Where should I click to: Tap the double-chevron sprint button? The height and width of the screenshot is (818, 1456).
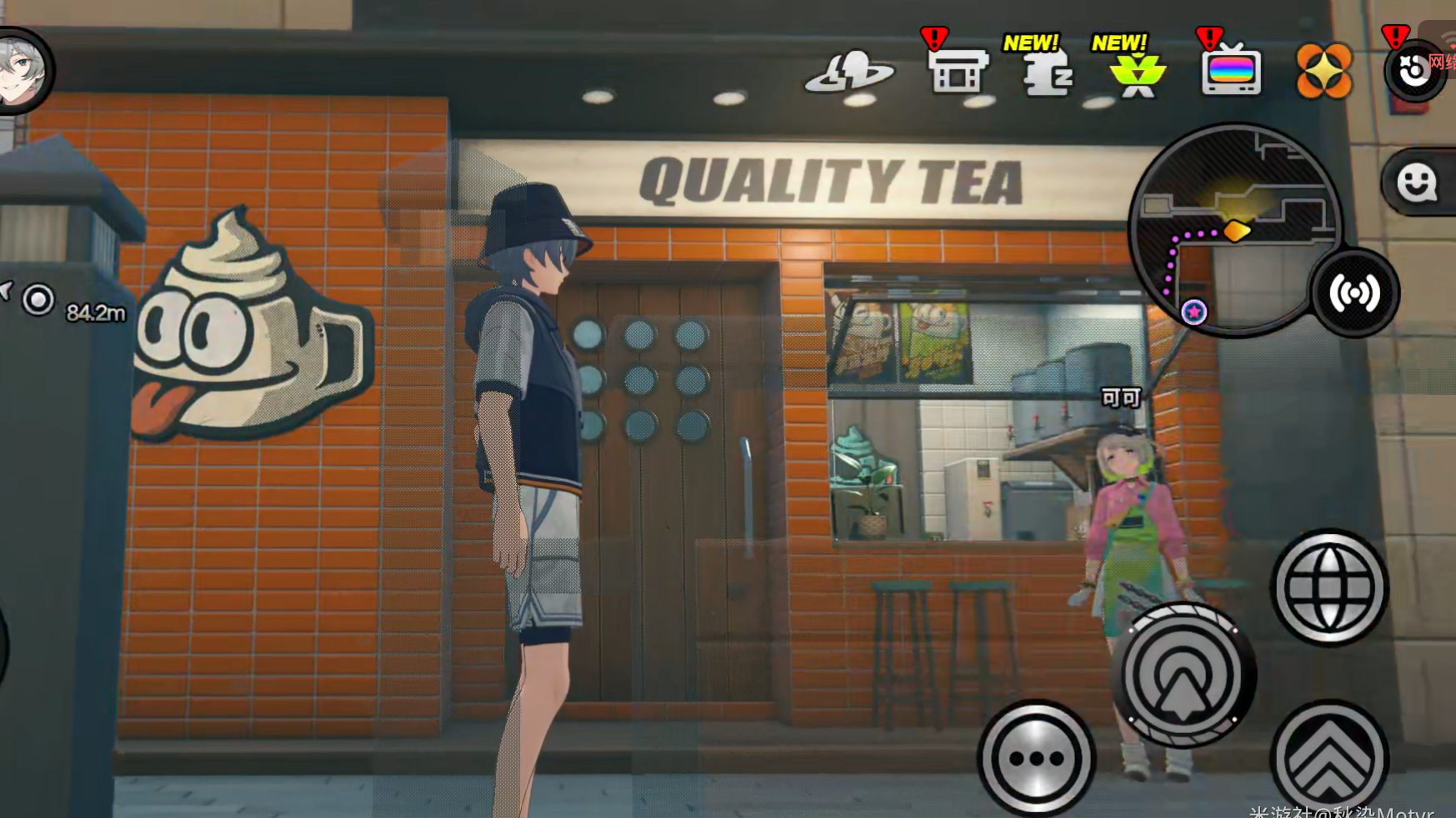point(1329,758)
